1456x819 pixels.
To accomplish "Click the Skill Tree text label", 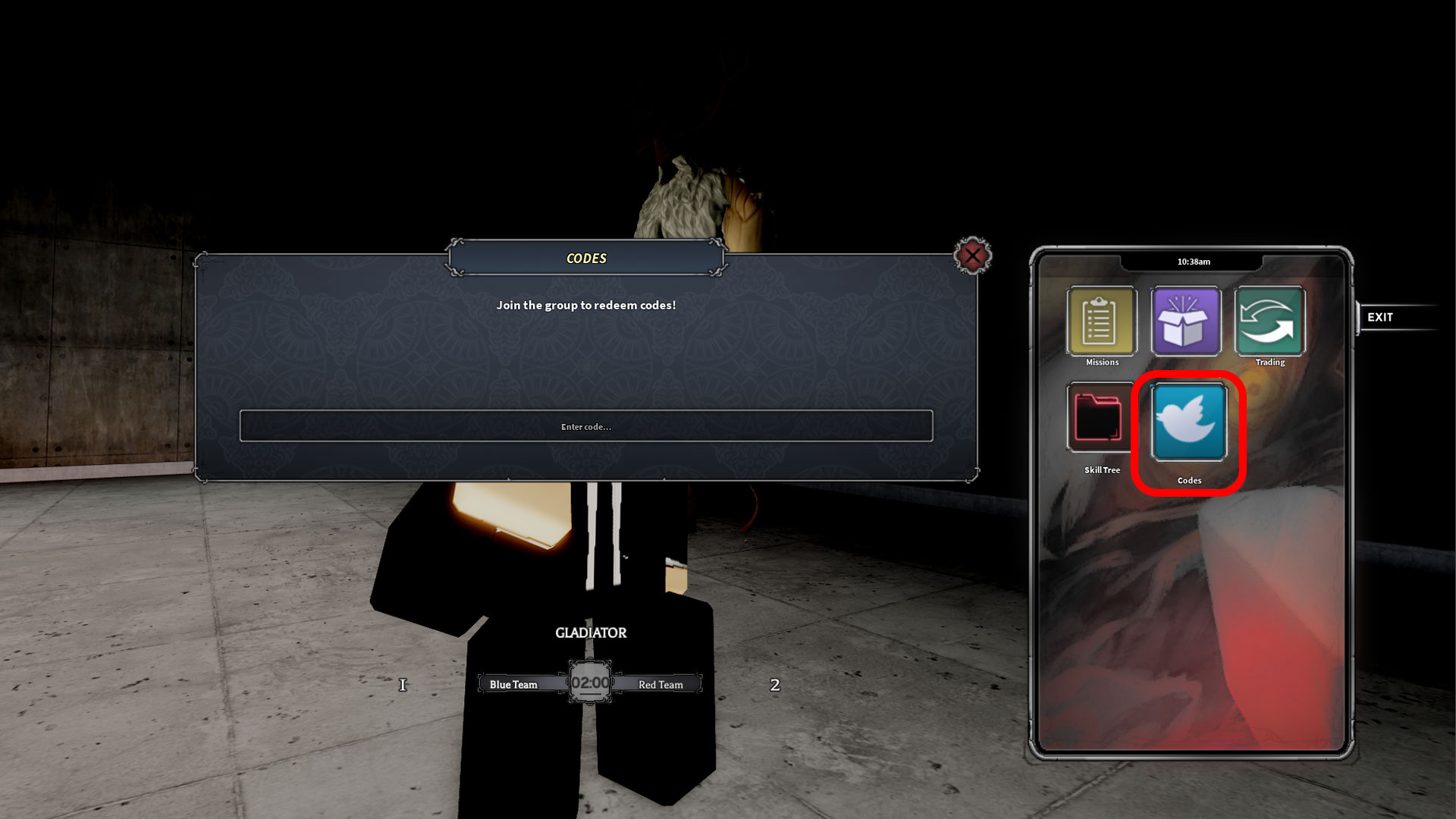I will tap(1101, 469).
